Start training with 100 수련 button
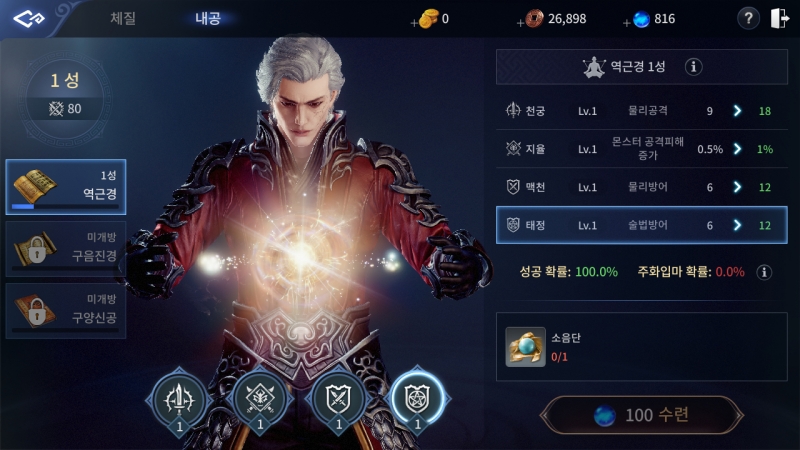 pyautogui.click(x=642, y=414)
